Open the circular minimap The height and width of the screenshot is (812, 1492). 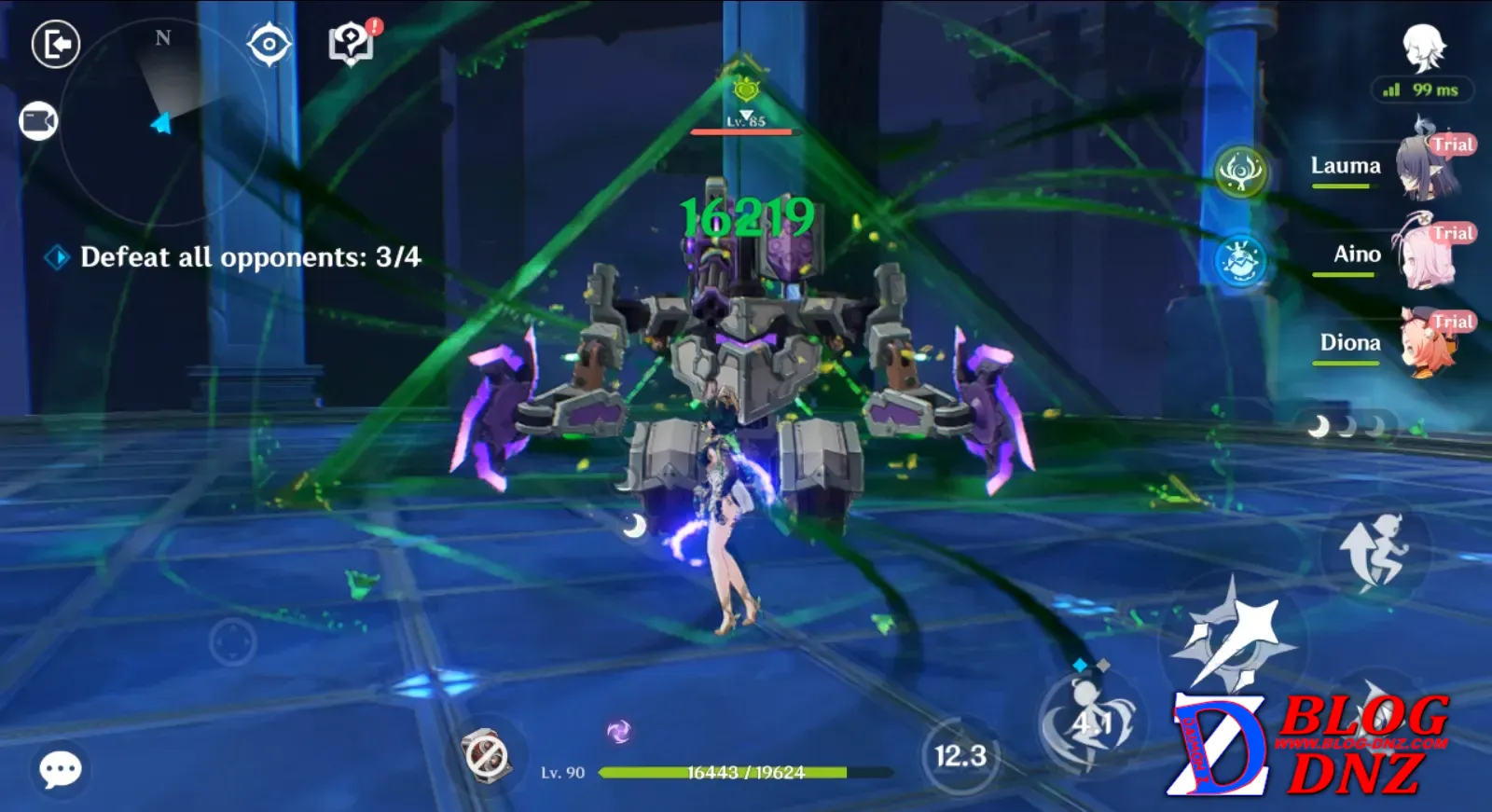(163, 121)
